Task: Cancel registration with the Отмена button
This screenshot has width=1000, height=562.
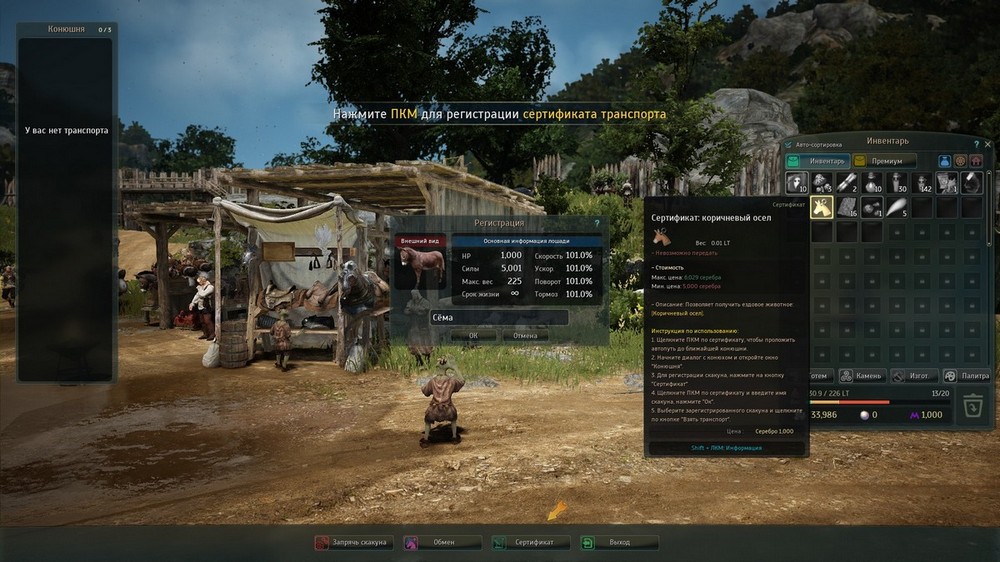Action: 525,336
